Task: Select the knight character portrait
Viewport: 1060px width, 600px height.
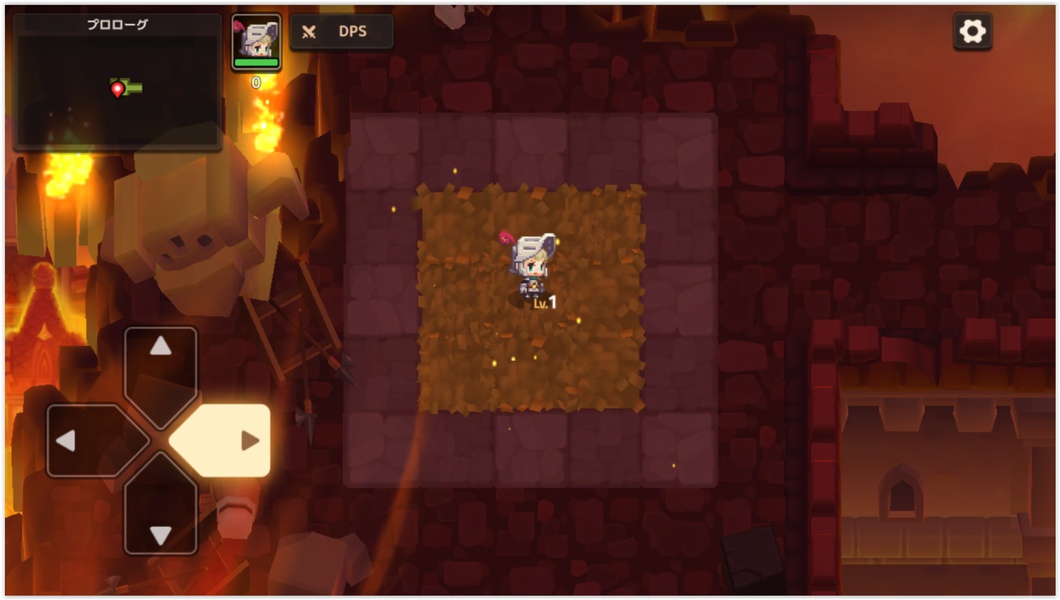Action: 256,42
